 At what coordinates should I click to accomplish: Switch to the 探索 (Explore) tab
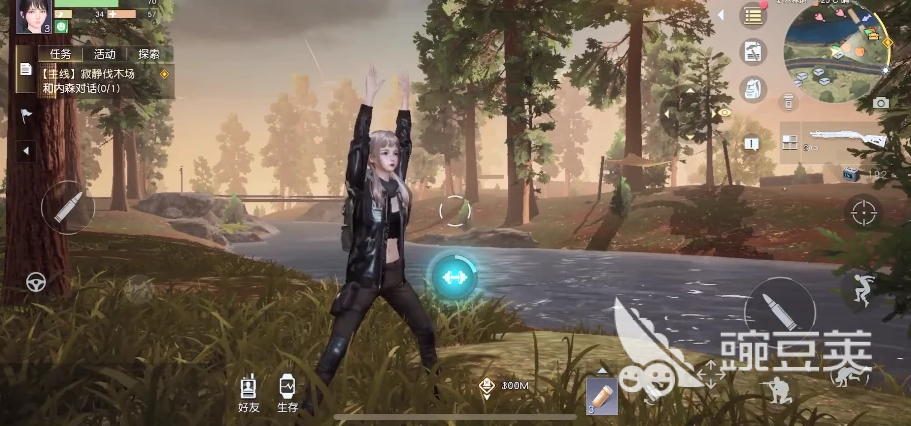(148, 54)
